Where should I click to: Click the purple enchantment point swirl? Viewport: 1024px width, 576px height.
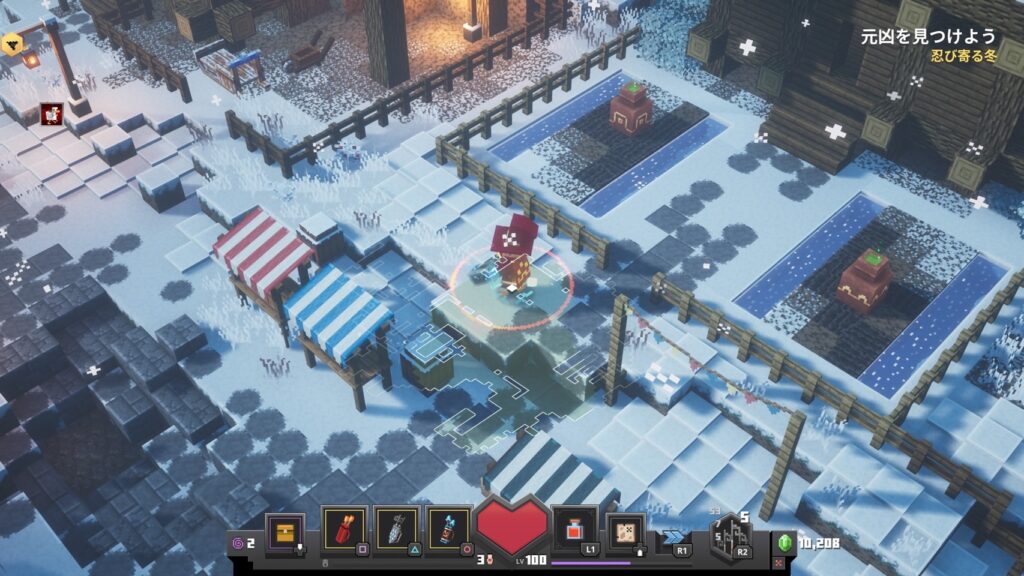point(237,543)
